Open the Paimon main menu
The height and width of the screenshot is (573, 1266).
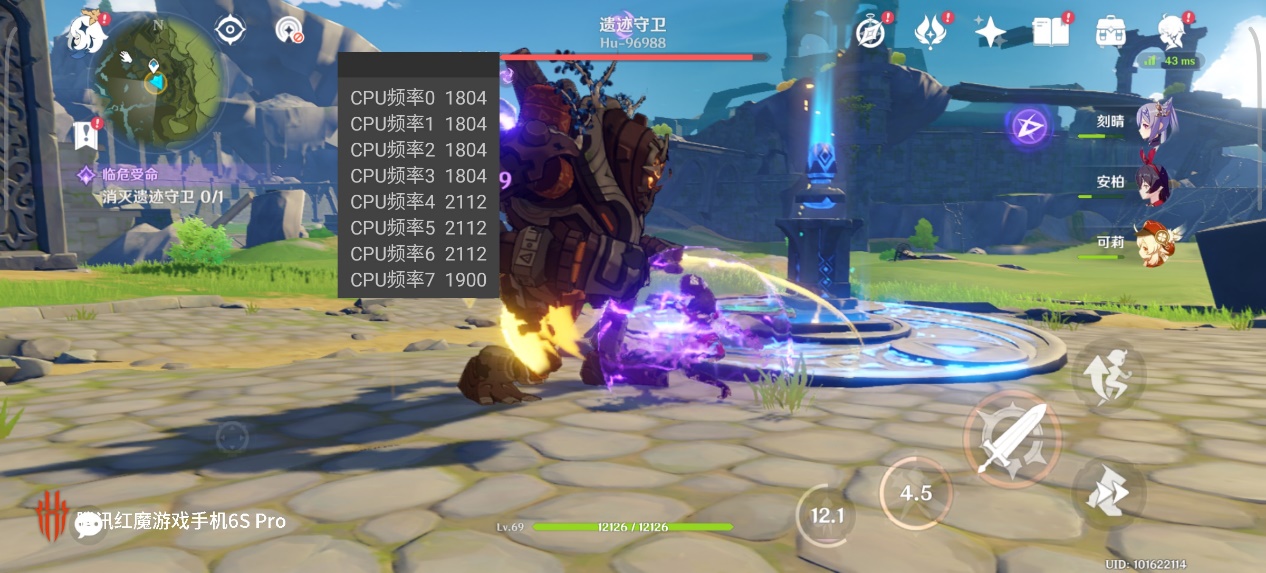coord(87,32)
